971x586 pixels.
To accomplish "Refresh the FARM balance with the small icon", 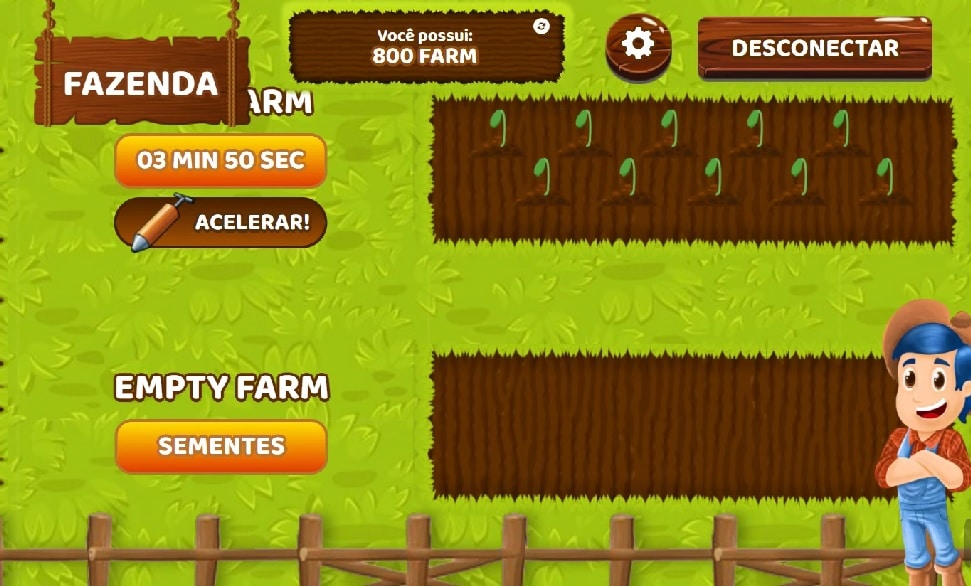I will point(542,26).
